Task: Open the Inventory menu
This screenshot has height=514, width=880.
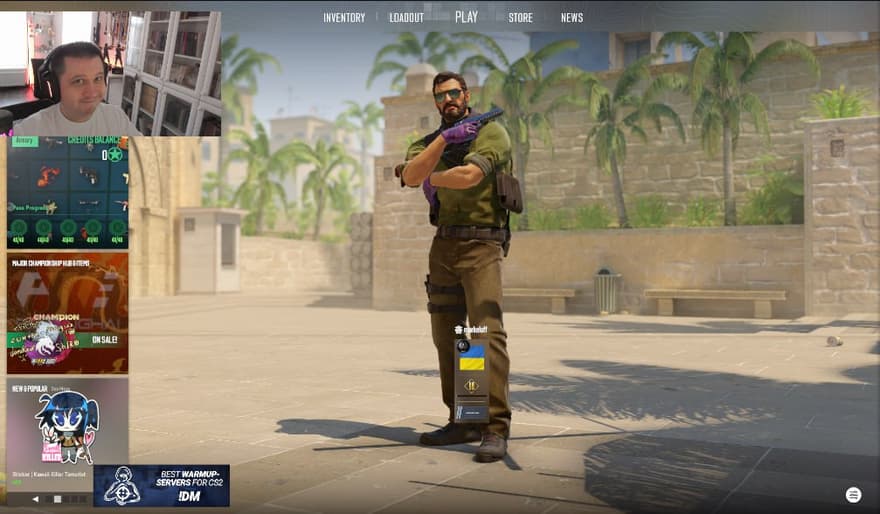Action: (x=344, y=17)
